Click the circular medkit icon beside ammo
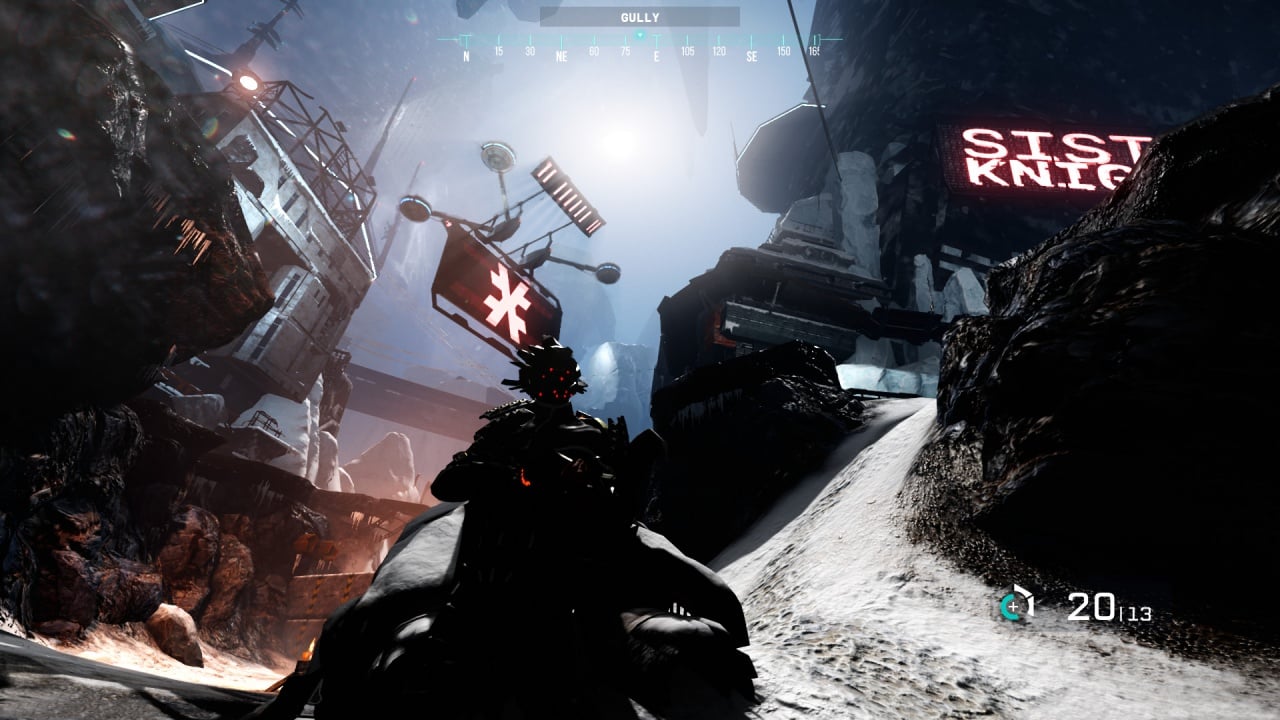1280x720 pixels. (x=1015, y=605)
